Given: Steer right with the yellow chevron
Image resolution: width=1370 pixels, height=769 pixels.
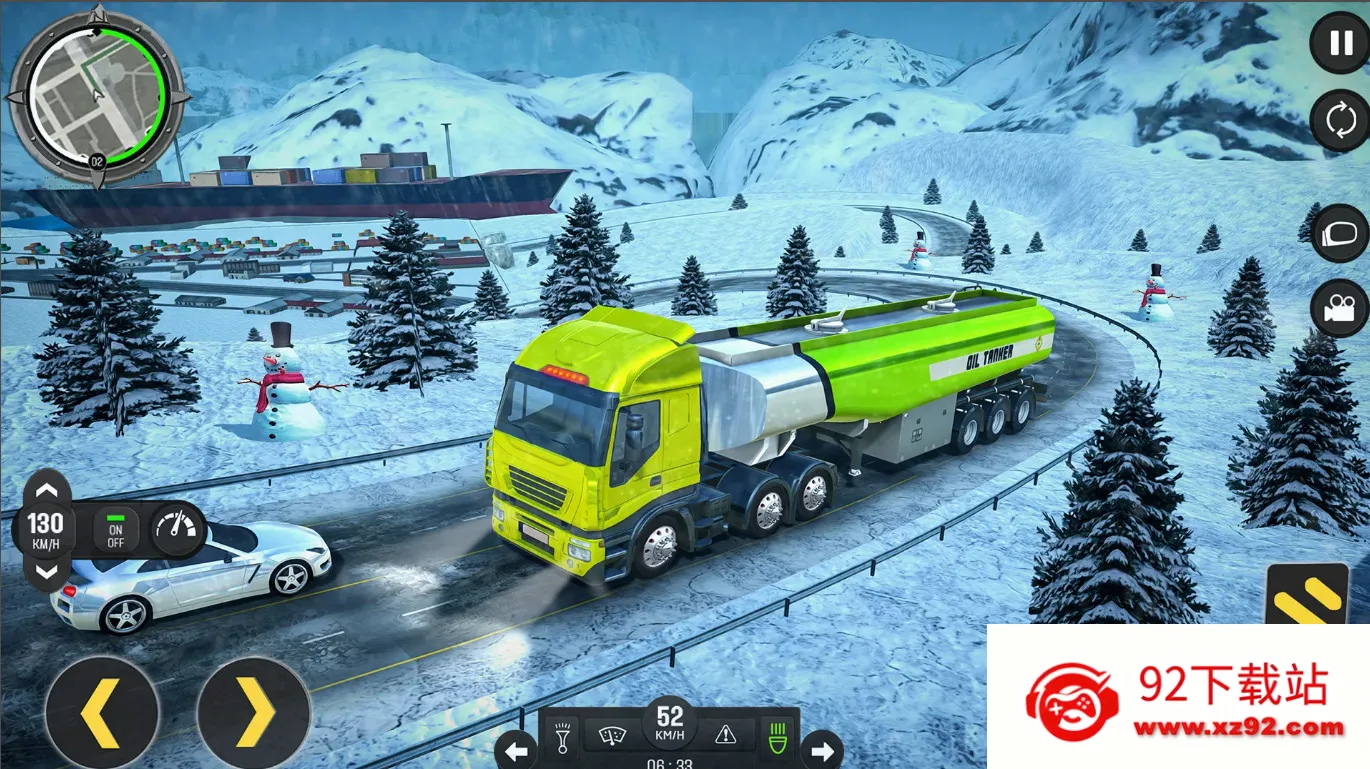Looking at the screenshot, I should click(254, 713).
